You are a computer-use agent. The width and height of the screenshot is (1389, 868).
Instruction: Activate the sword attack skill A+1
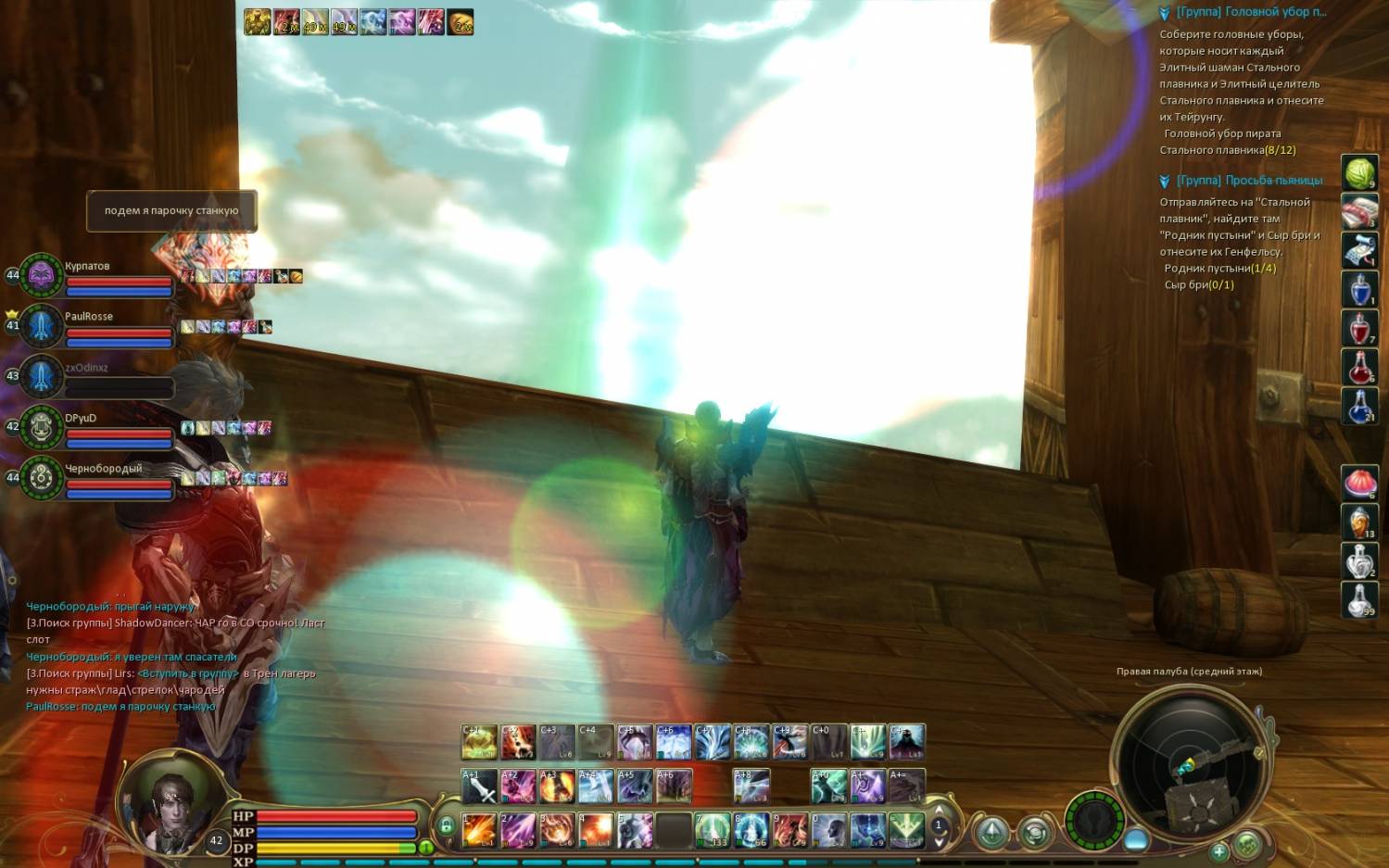coord(479,786)
